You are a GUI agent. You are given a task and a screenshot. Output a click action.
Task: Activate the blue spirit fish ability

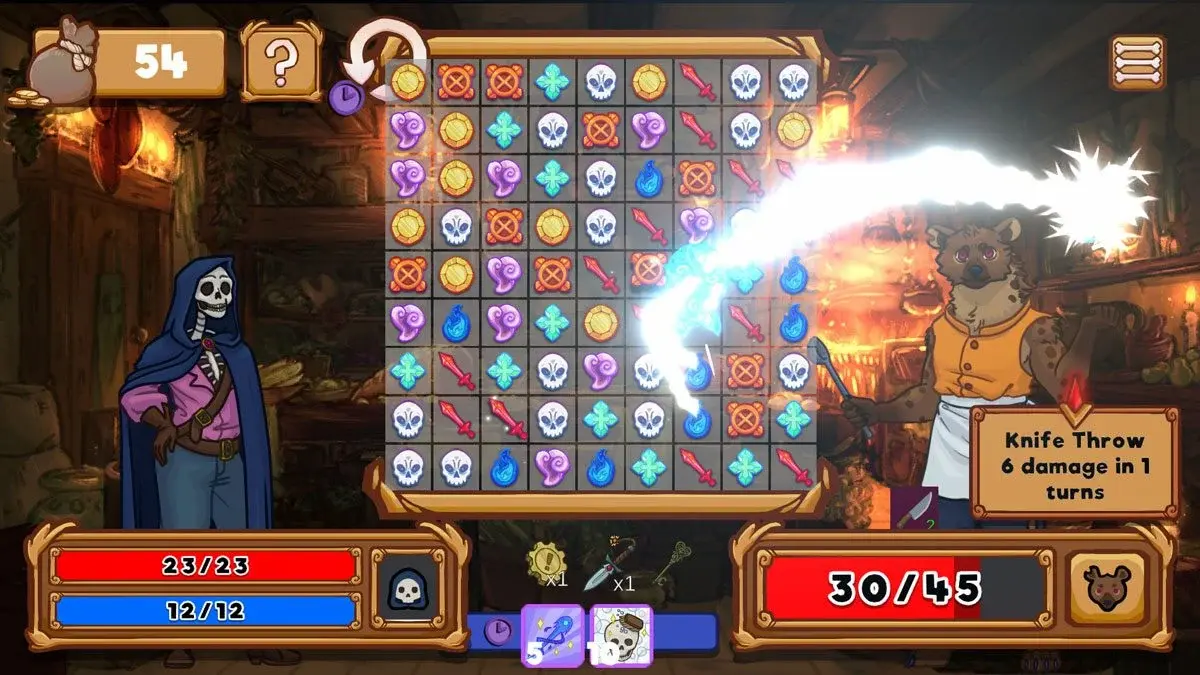click(x=553, y=634)
